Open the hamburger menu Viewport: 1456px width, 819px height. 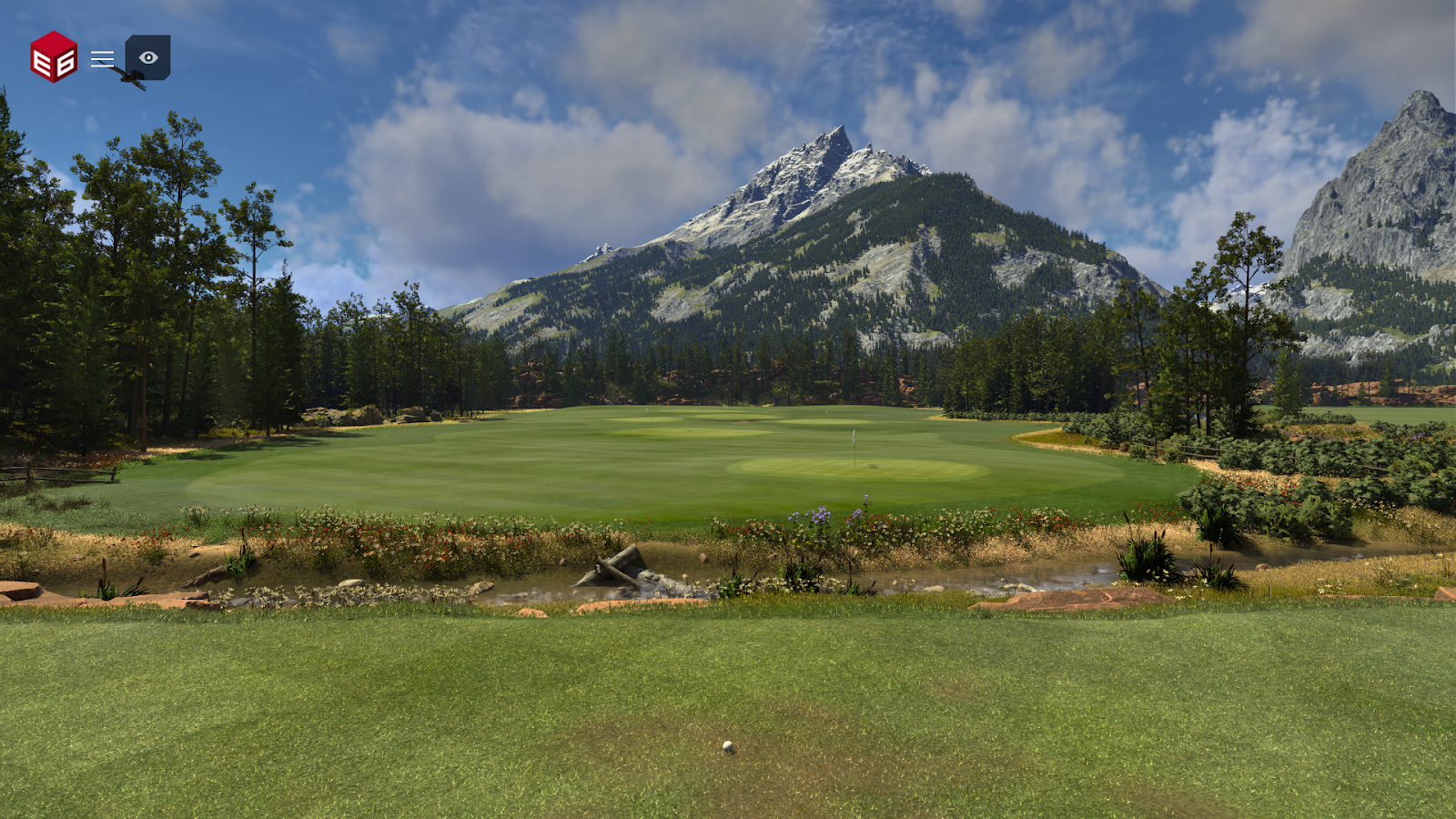pos(102,59)
